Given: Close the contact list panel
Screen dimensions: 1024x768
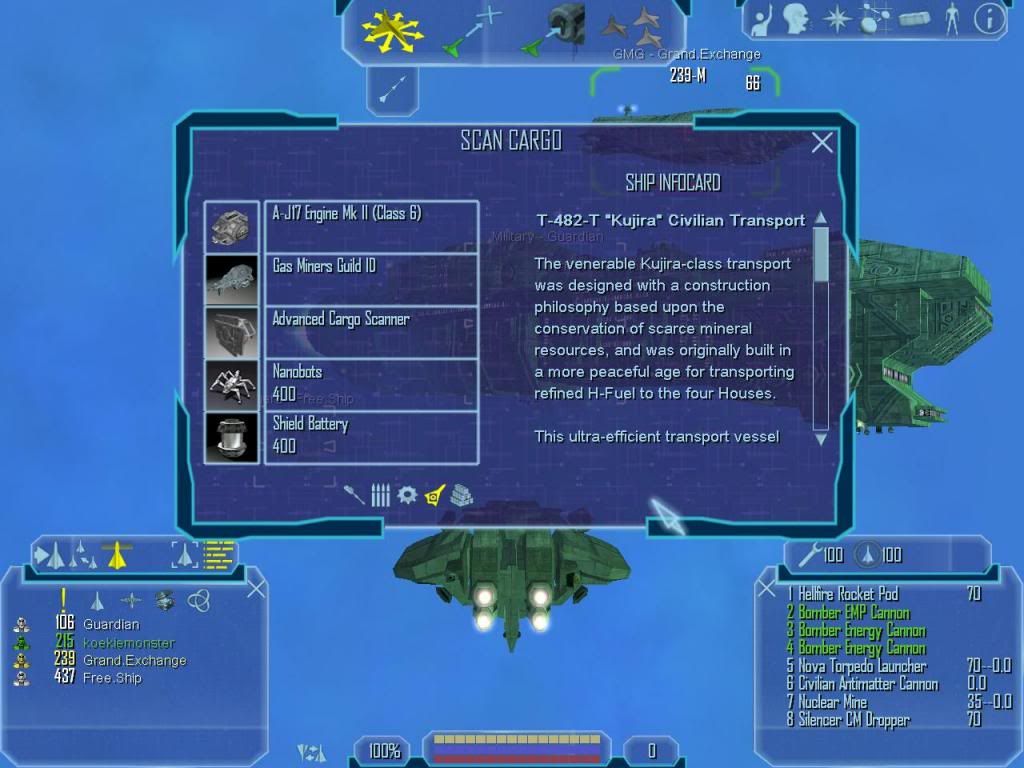Looking at the screenshot, I should (x=256, y=588).
